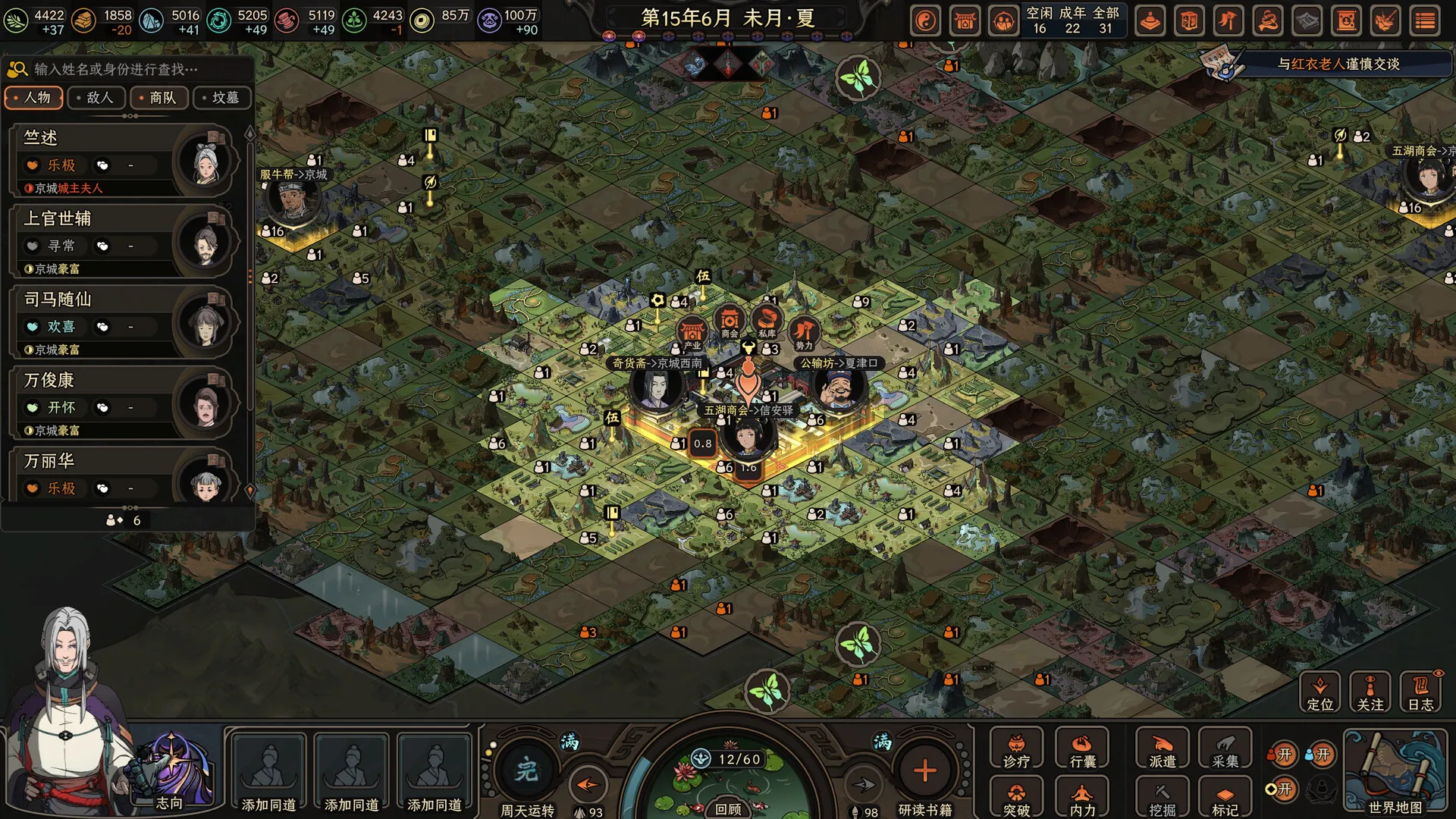Viewport: 1456px width, 819px height.
Task: Open the 日志 journal log
Action: [x=1420, y=692]
